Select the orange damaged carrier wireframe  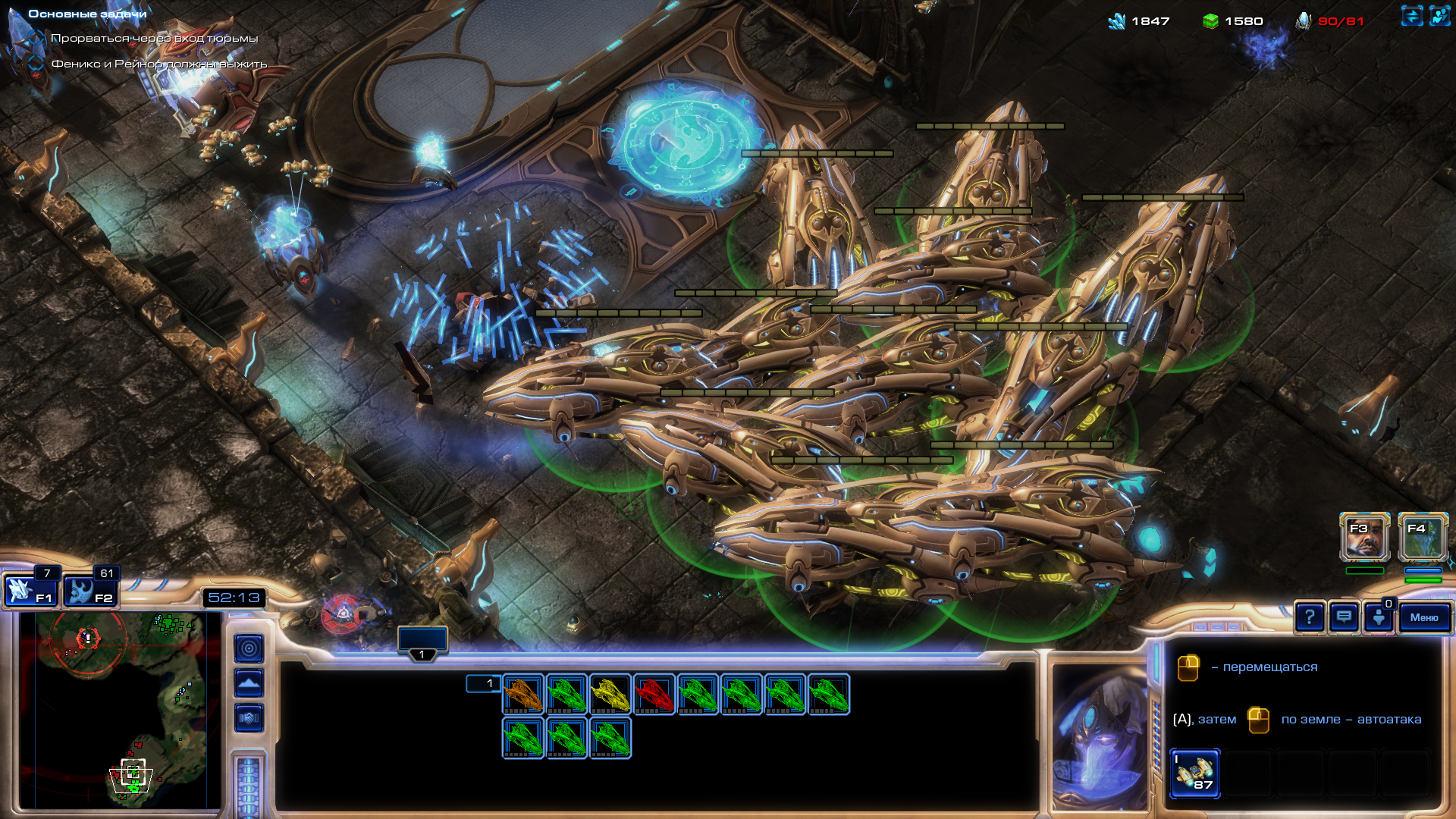pyautogui.click(x=523, y=694)
